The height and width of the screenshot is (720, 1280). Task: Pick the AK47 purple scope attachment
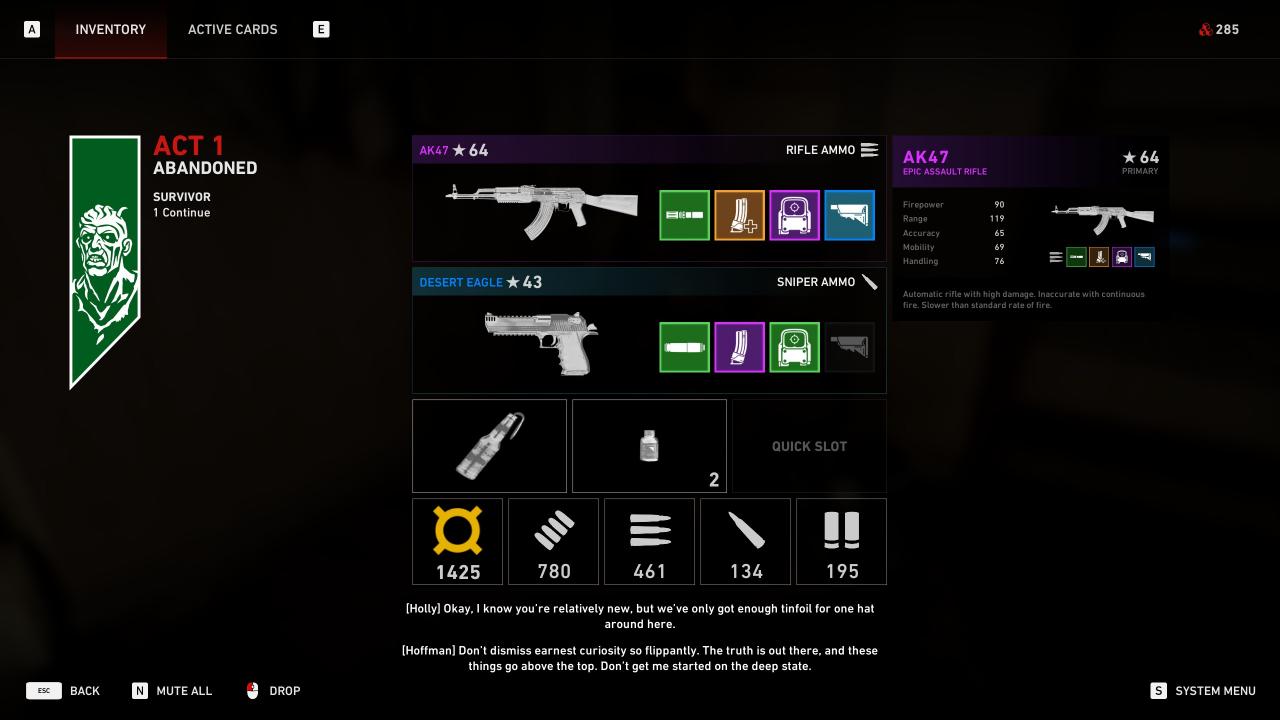pos(794,215)
